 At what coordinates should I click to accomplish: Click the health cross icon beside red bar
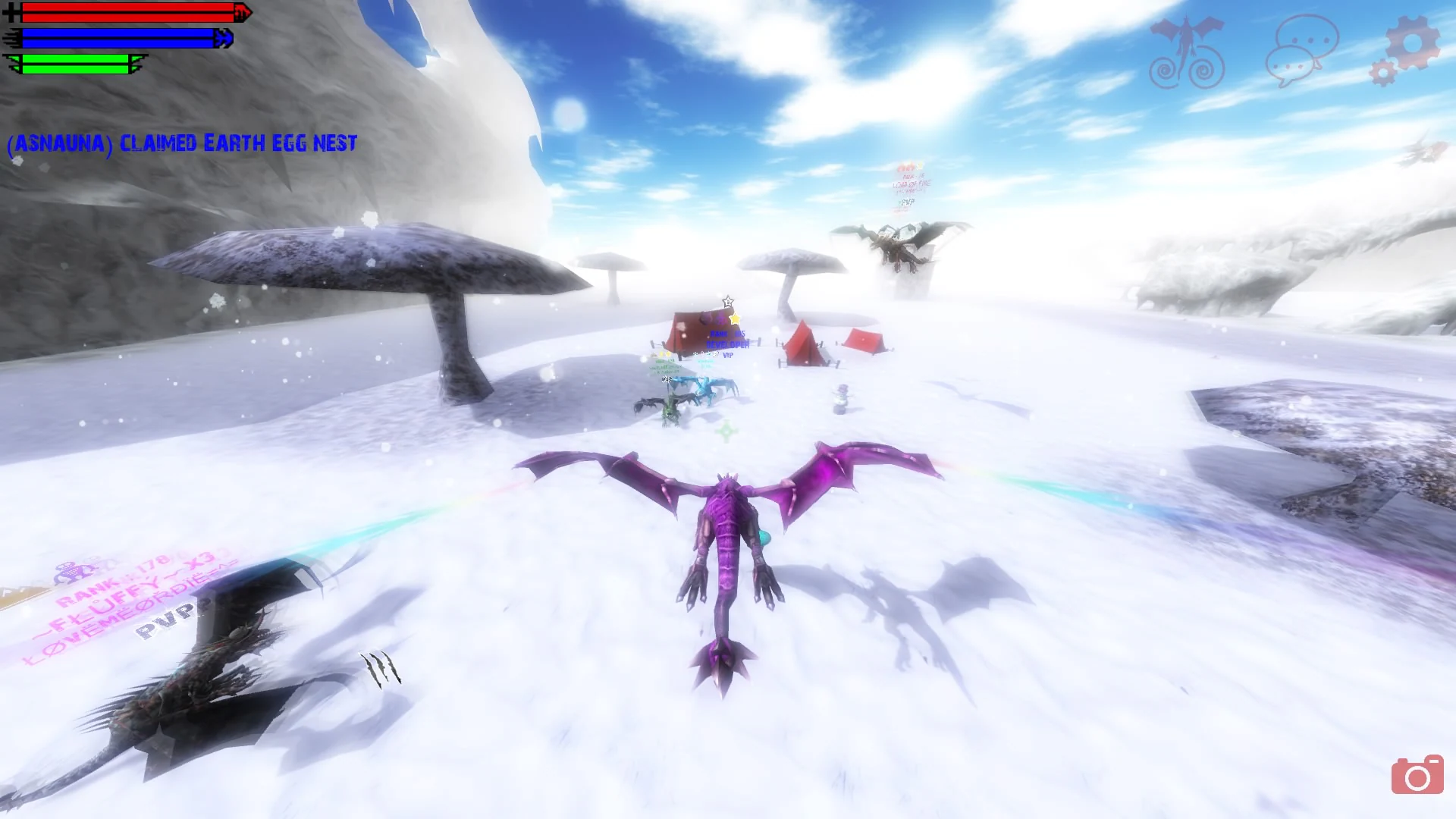click(x=12, y=11)
